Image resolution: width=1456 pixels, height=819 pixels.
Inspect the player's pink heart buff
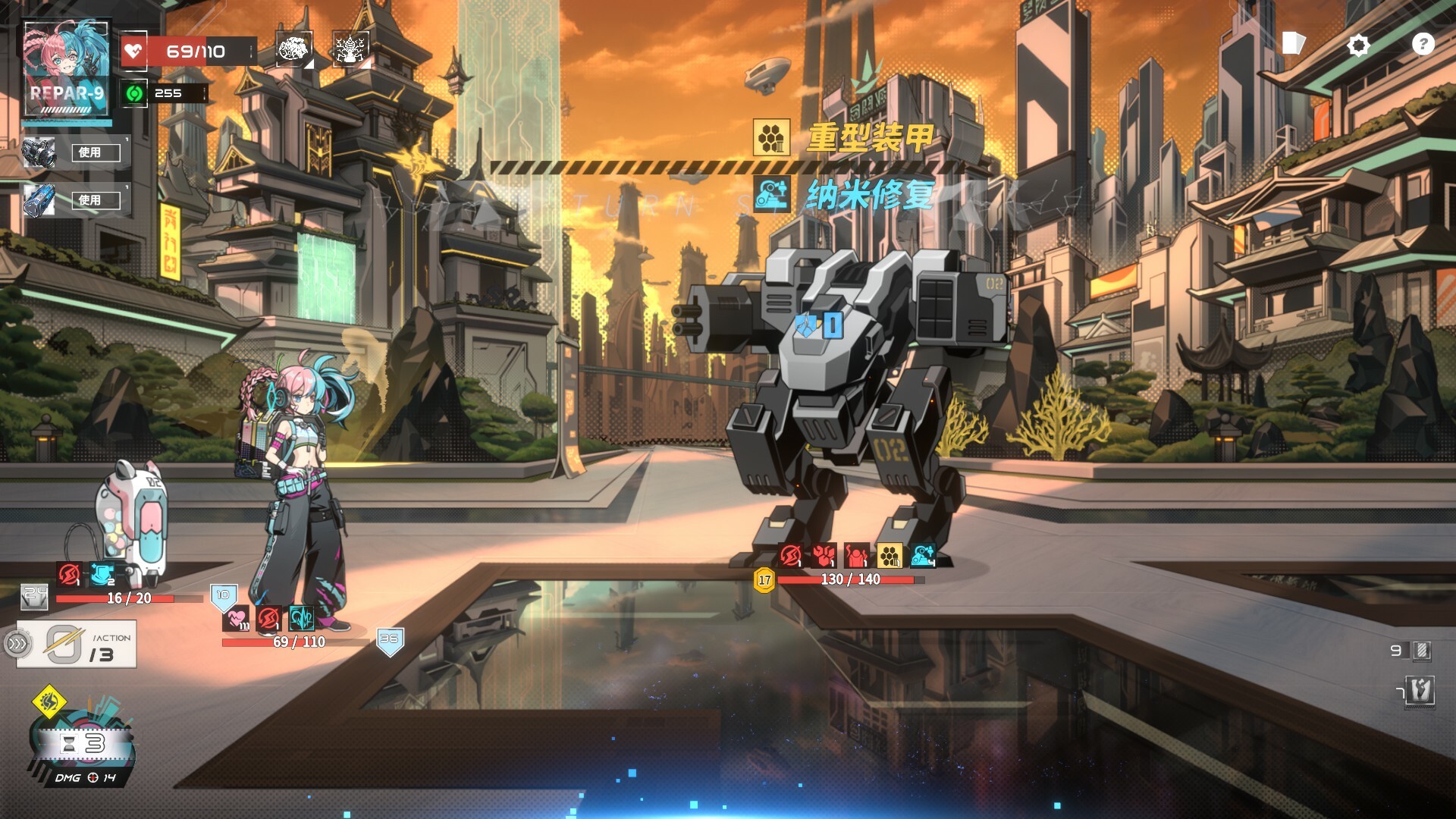coord(236,620)
